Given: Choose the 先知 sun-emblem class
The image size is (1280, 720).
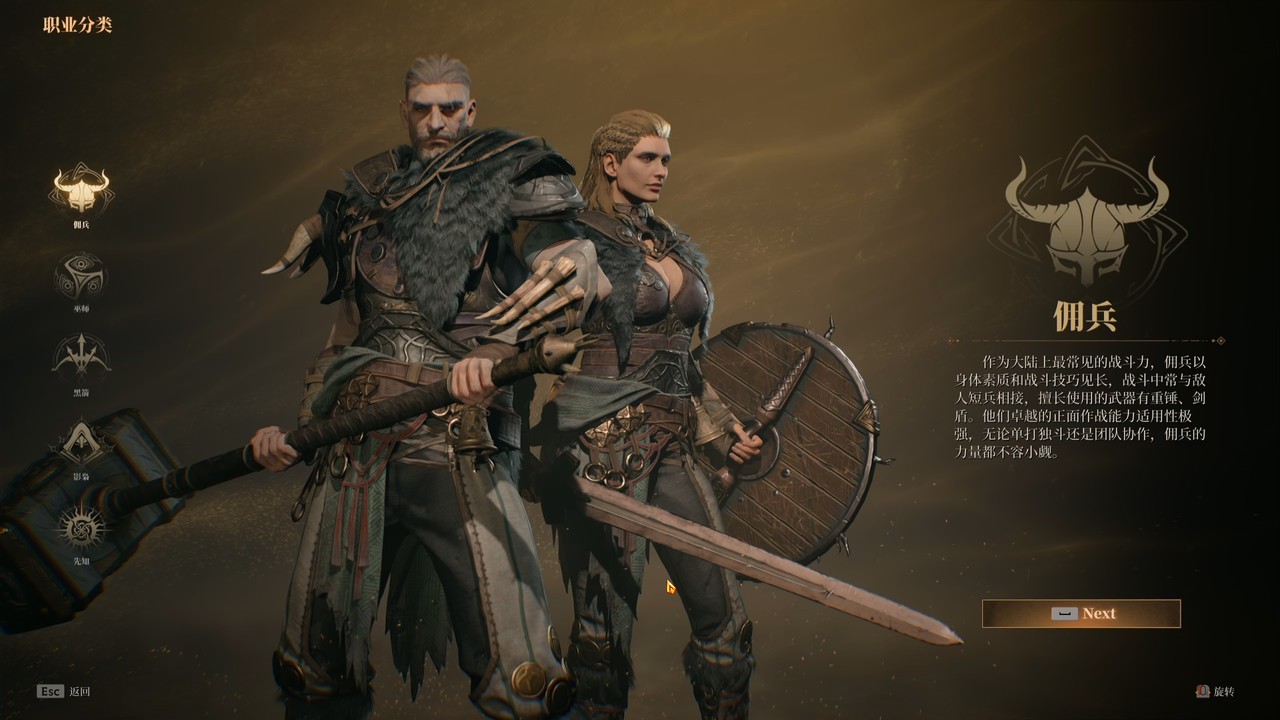Looking at the screenshot, I should point(81,527).
